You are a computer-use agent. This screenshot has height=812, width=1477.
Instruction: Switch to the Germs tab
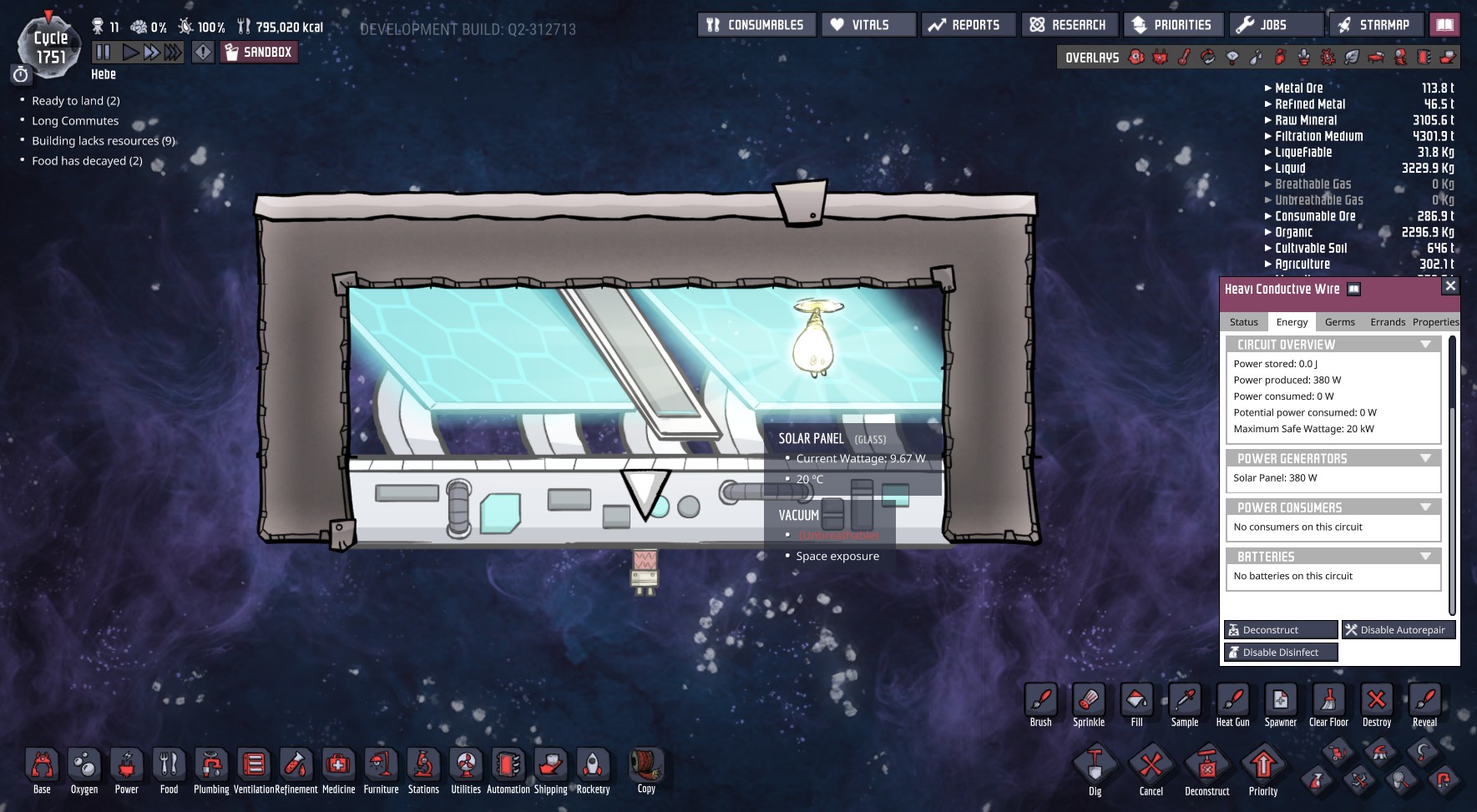pos(1339,322)
